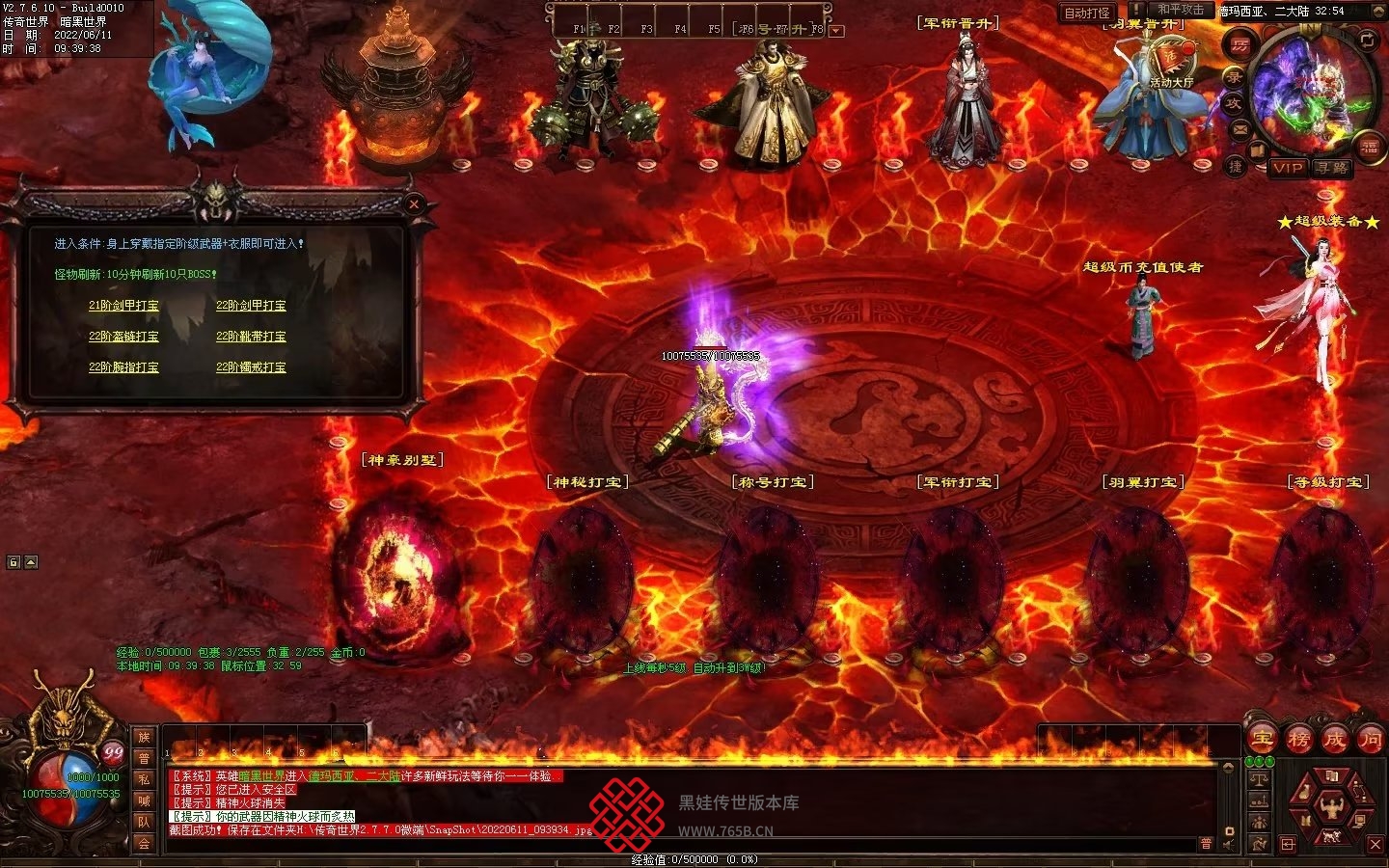Show the 榜 rankings button
Screen dimensions: 1389x868
pos(1298,740)
